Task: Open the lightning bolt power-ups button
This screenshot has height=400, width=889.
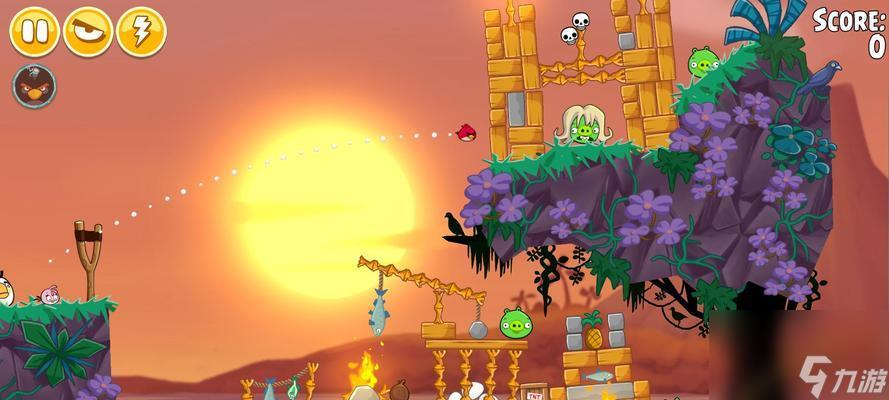Action: [141, 31]
